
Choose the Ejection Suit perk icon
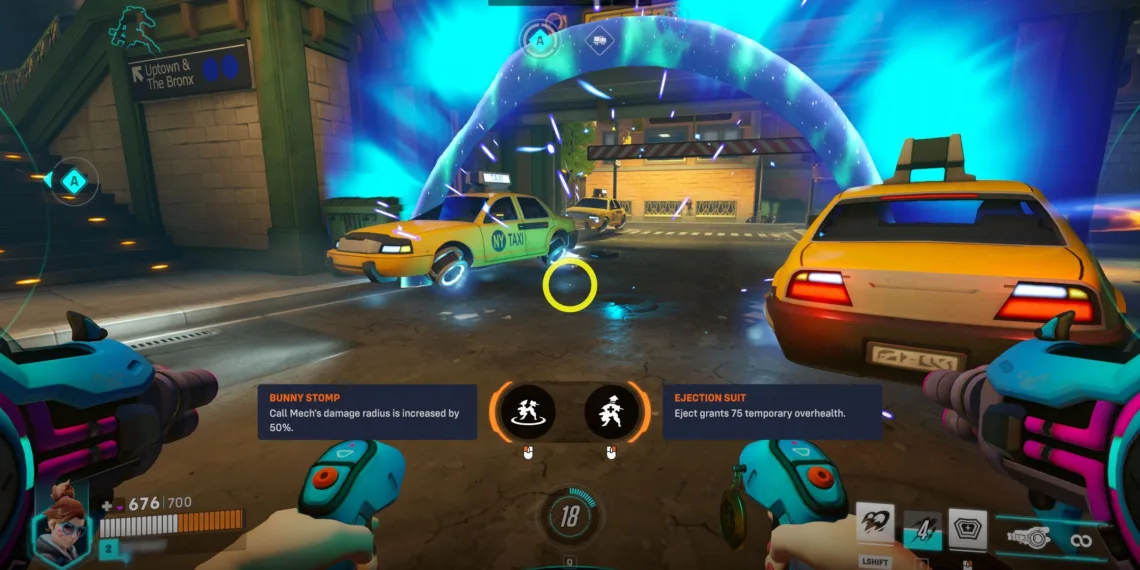[611, 411]
